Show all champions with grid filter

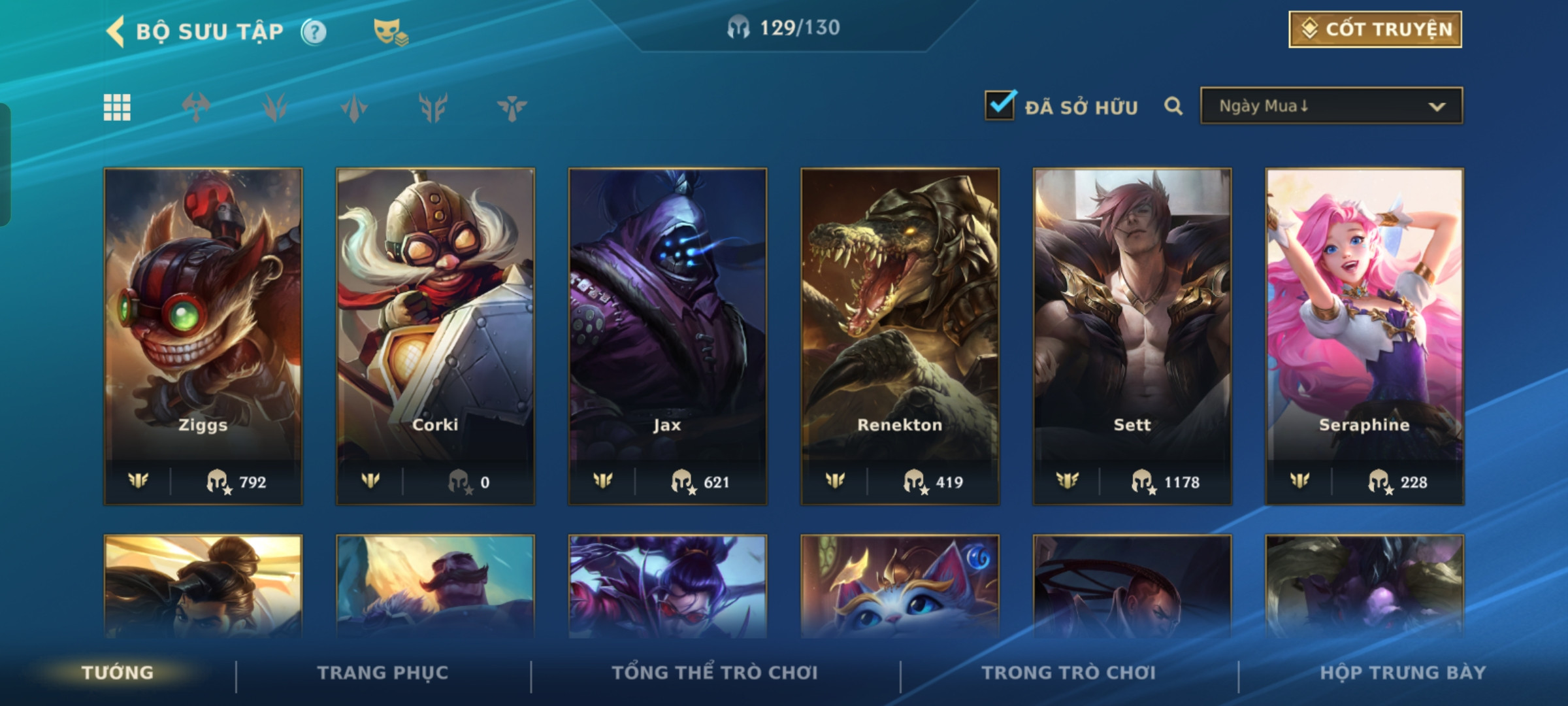pyautogui.click(x=117, y=107)
